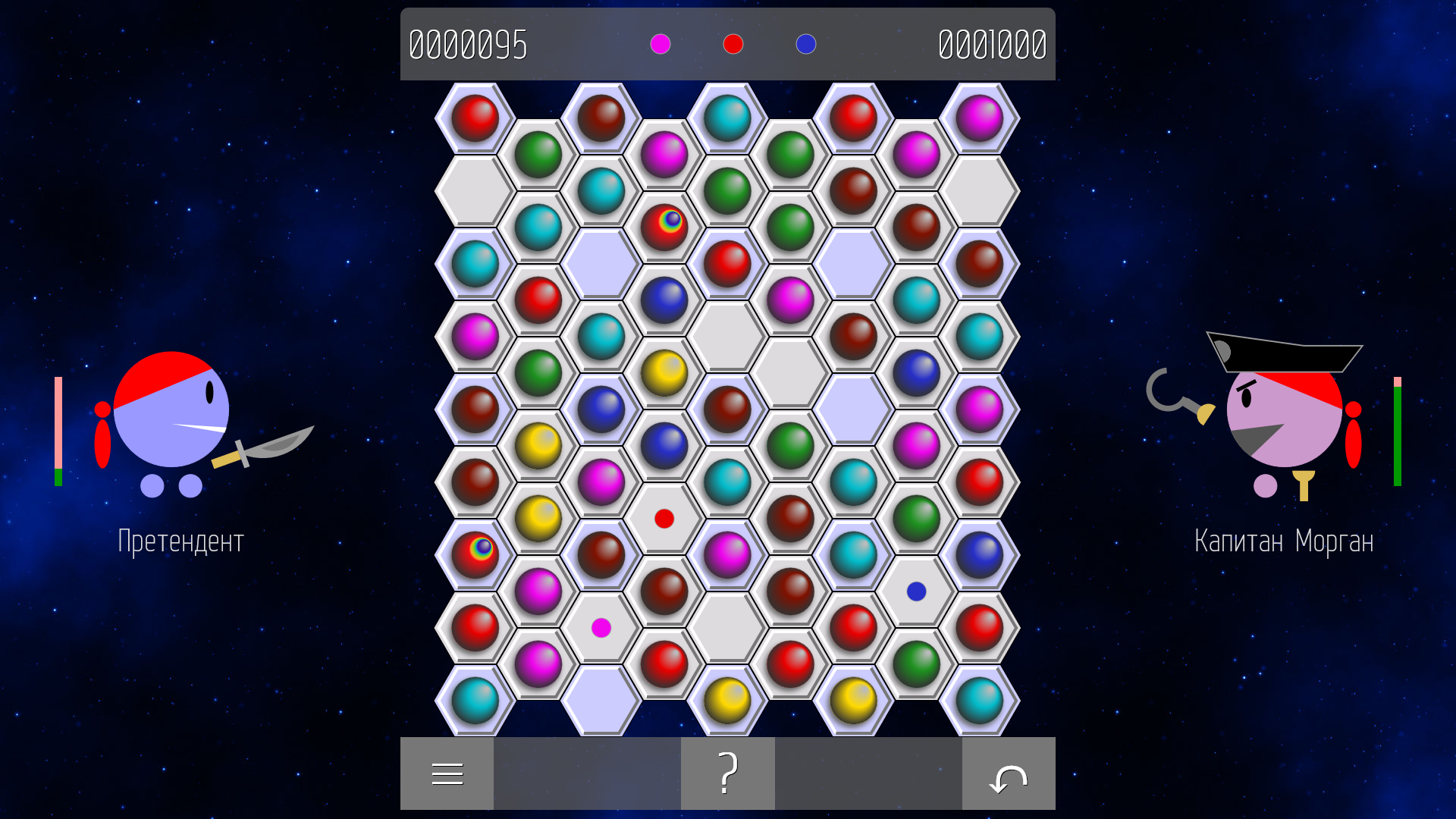Image resolution: width=1456 pixels, height=819 pixels.
Task: Click the high score counter showing 0001000
Action: point(991,45)
